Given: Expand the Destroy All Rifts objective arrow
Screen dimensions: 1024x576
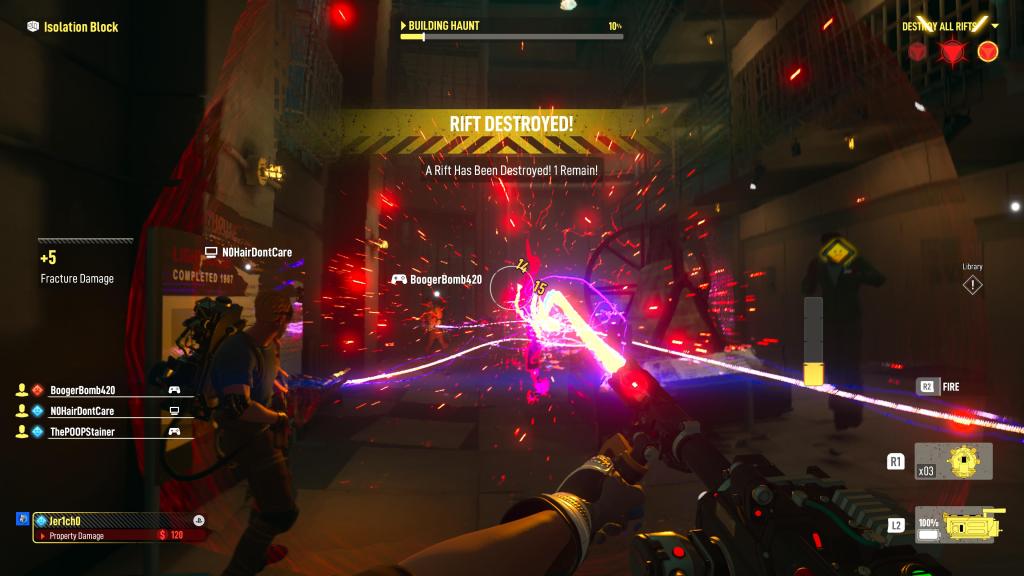Looking at the screenshot, I should tap(995, 25).
